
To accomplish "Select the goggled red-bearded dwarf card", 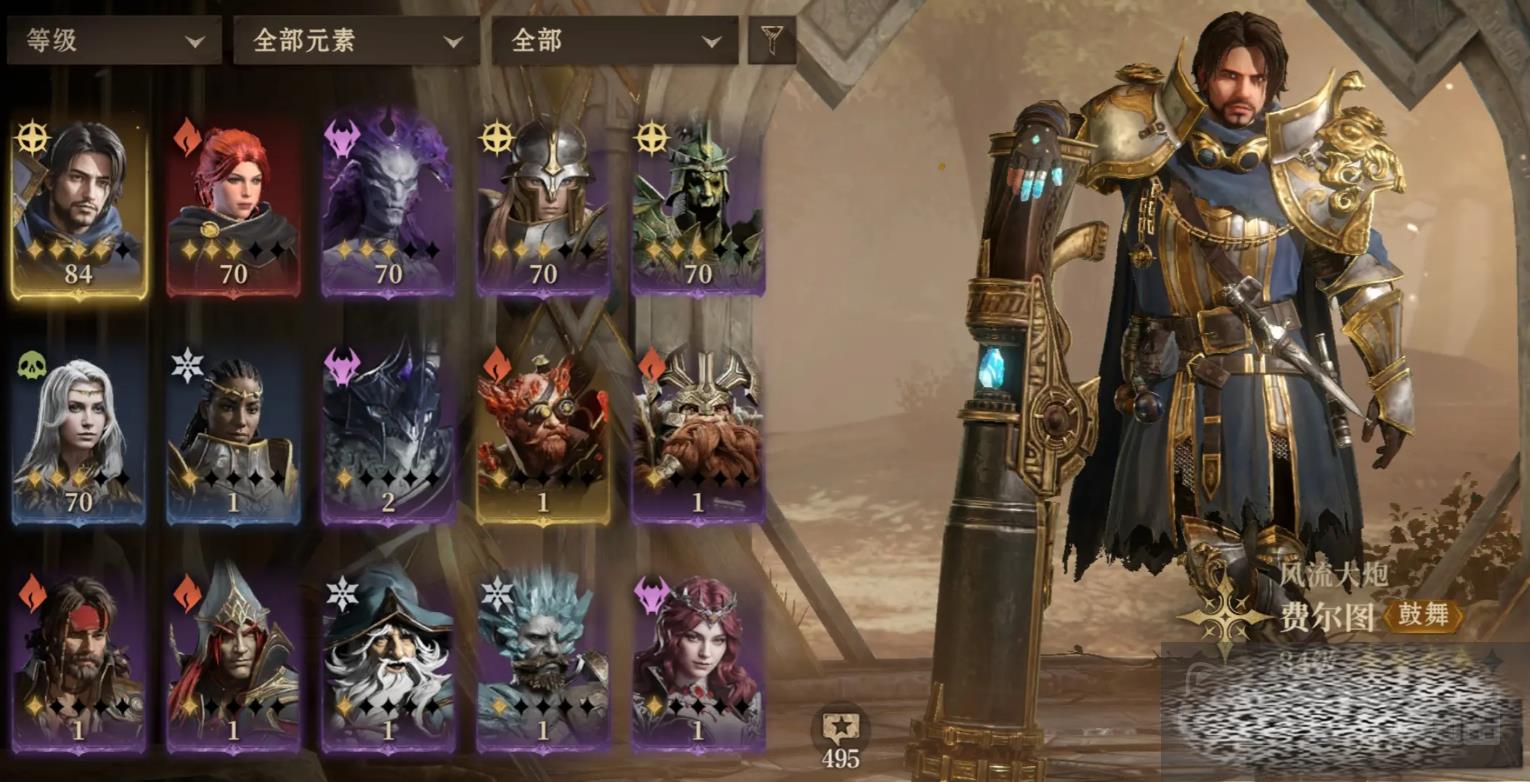I will click(x=543, y=435).
